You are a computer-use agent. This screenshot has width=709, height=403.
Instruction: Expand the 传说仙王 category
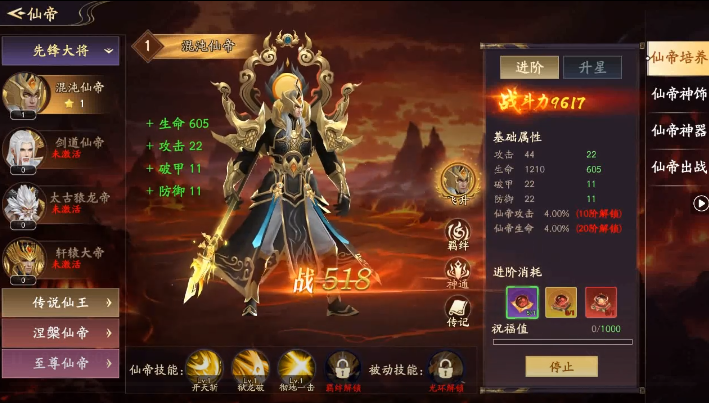tap(61, 303)
